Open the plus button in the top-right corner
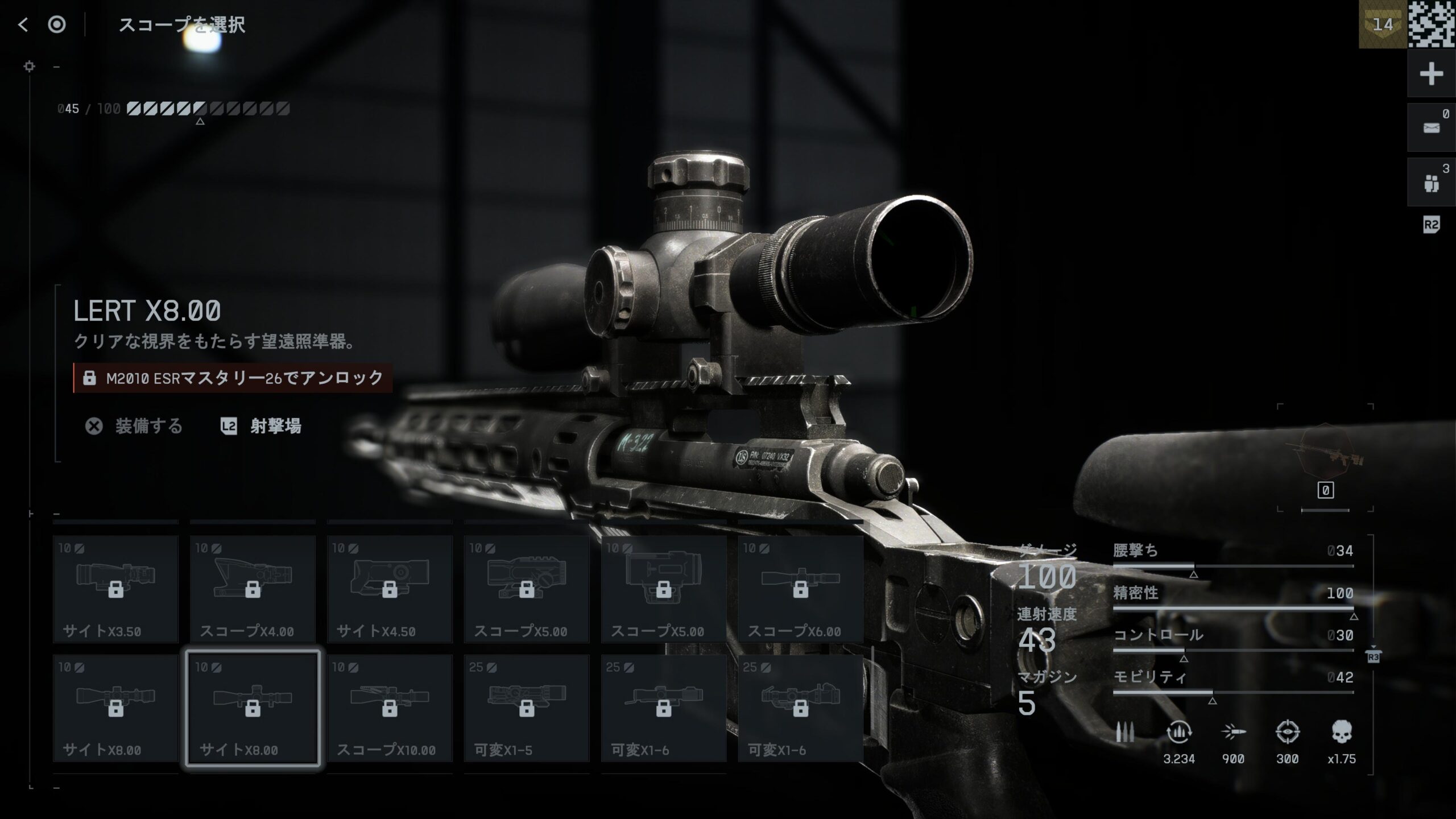The width and height of the screenshot is (1456, 819). (x=1431, y=74)
